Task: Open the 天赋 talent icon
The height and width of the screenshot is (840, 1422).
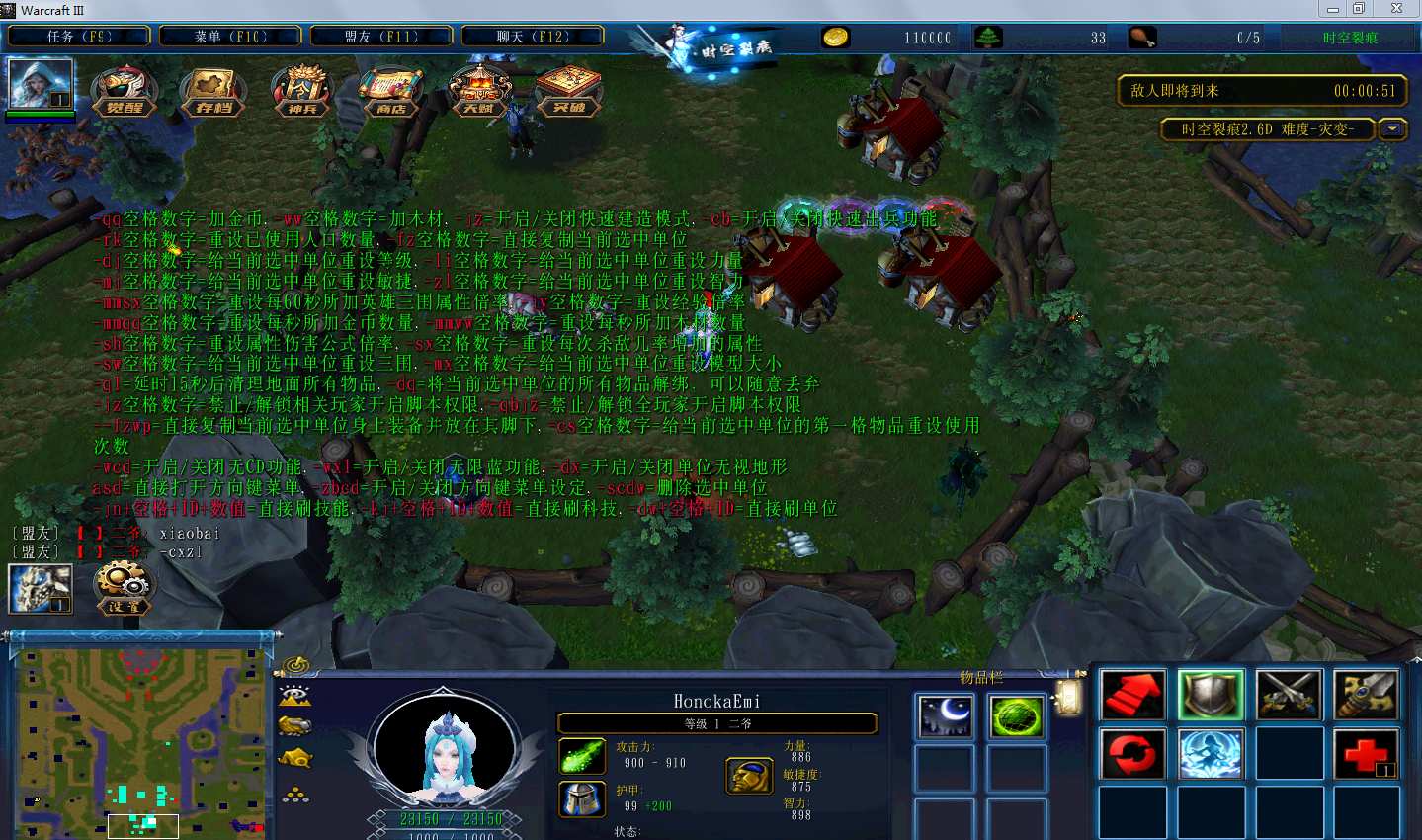Action: (479, 91)
